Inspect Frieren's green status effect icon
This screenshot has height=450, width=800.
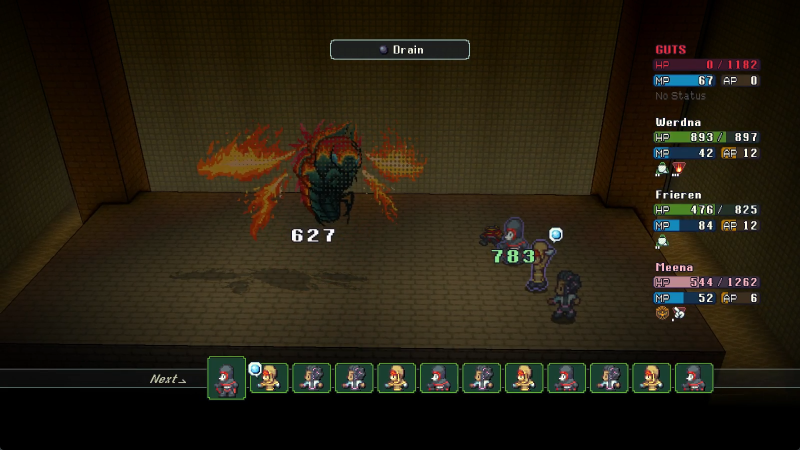point(662,241)
